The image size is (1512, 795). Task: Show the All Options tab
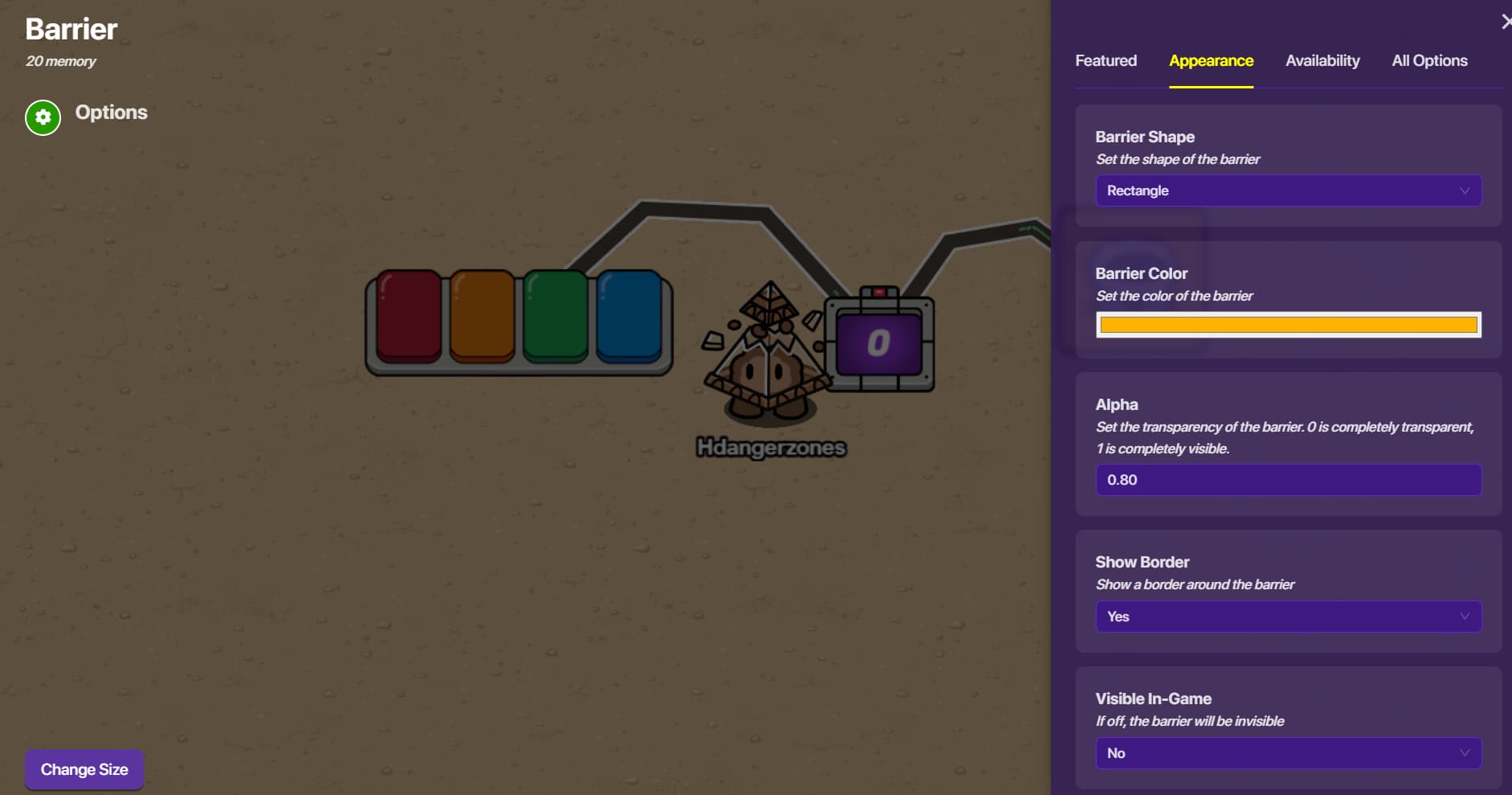(x=1429, y=61)
